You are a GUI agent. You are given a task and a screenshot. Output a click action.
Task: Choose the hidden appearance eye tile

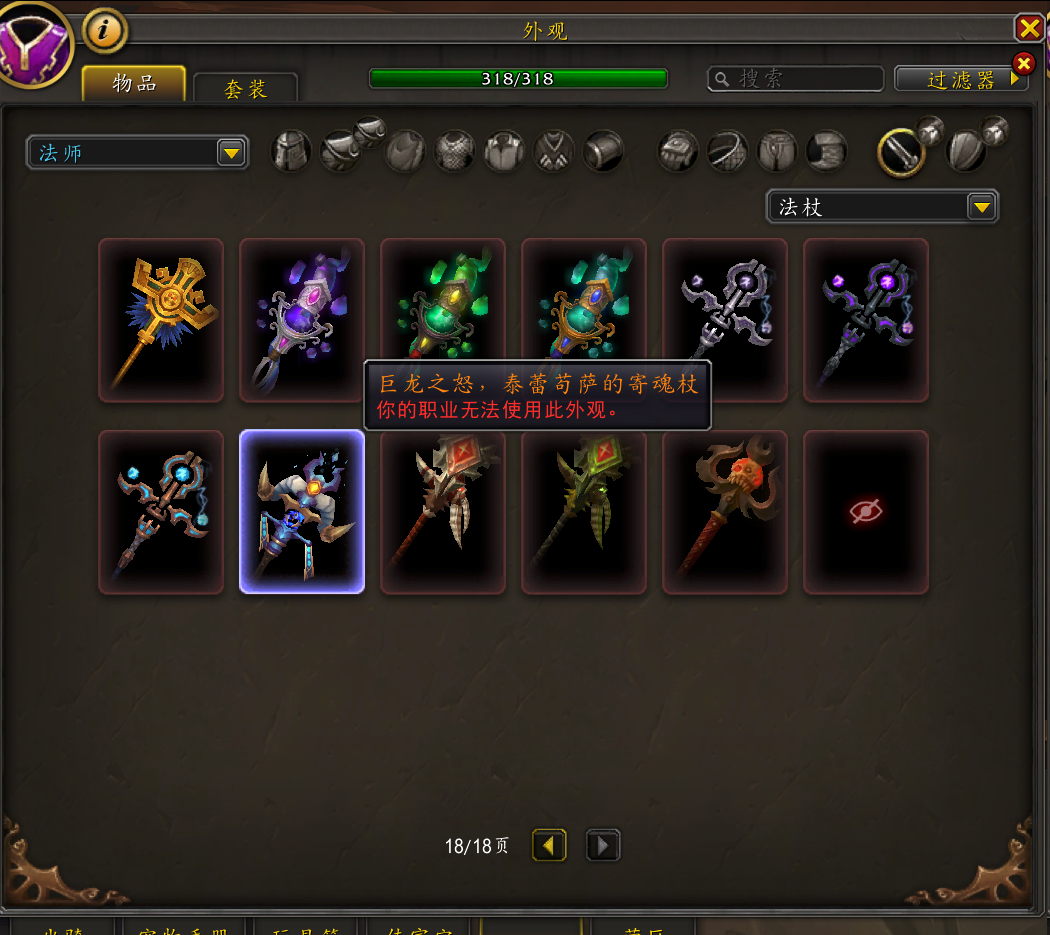click(x=866, y=512)
